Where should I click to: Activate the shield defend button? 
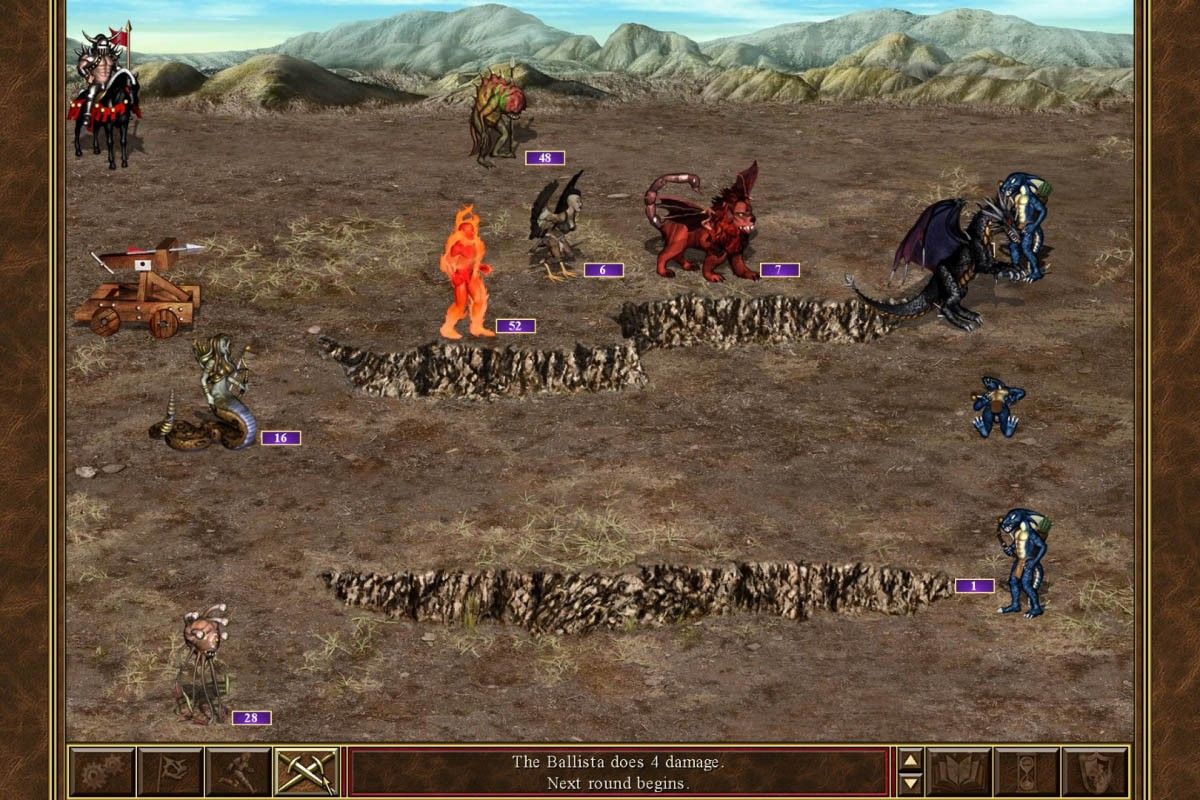click(1095, 772)
